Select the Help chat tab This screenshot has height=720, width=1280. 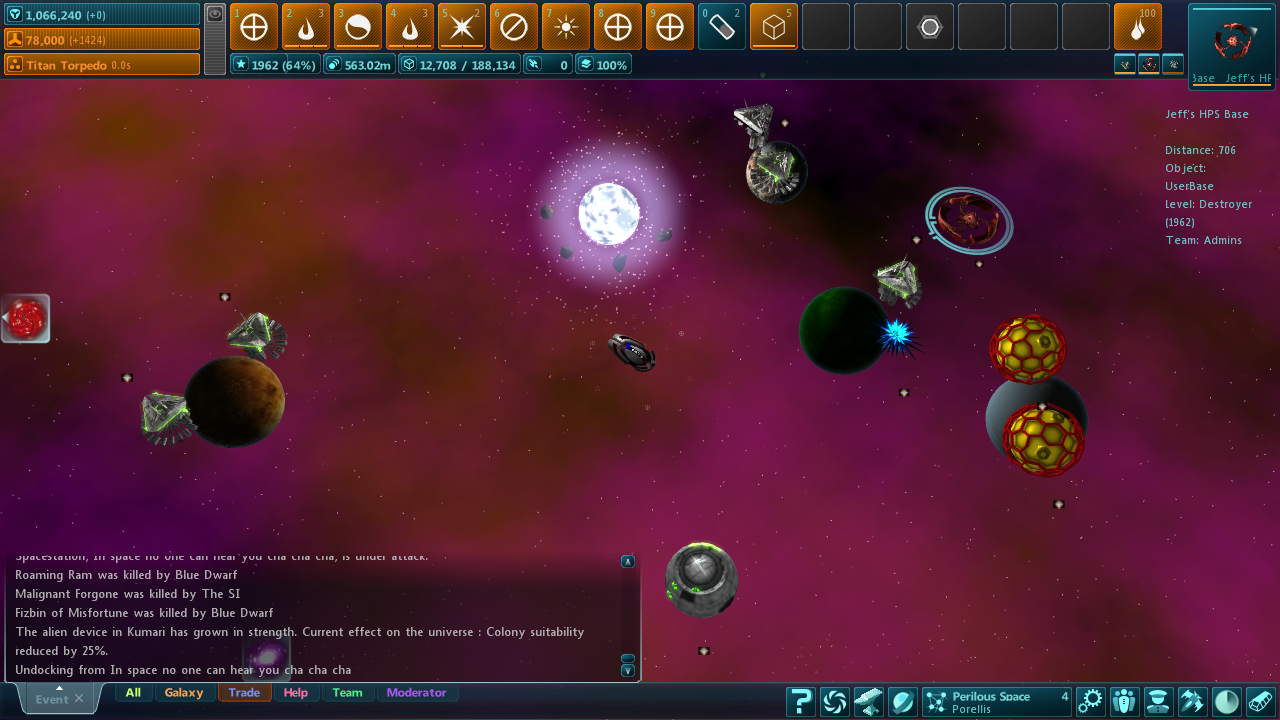[x=296, y=693]
